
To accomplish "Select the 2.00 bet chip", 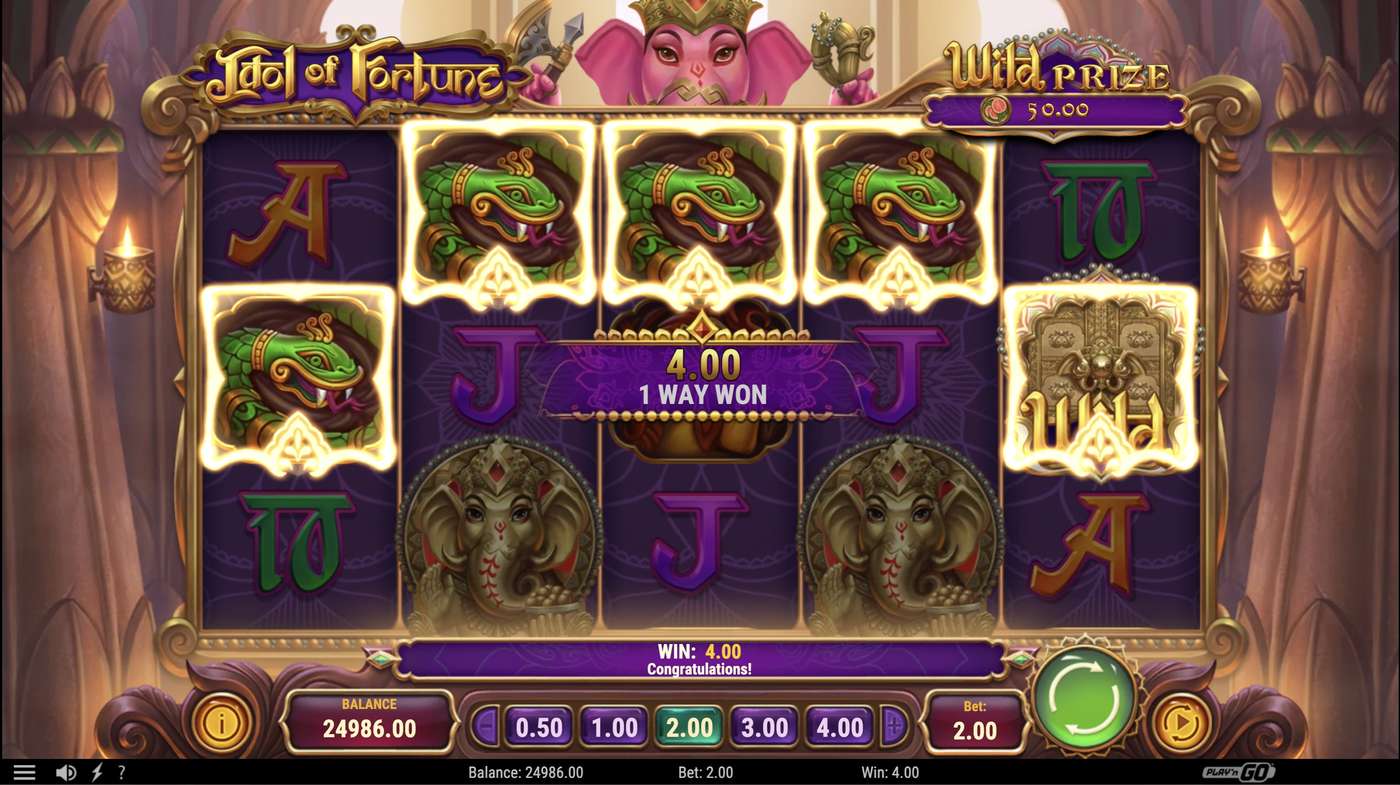I will click(688, 727).
